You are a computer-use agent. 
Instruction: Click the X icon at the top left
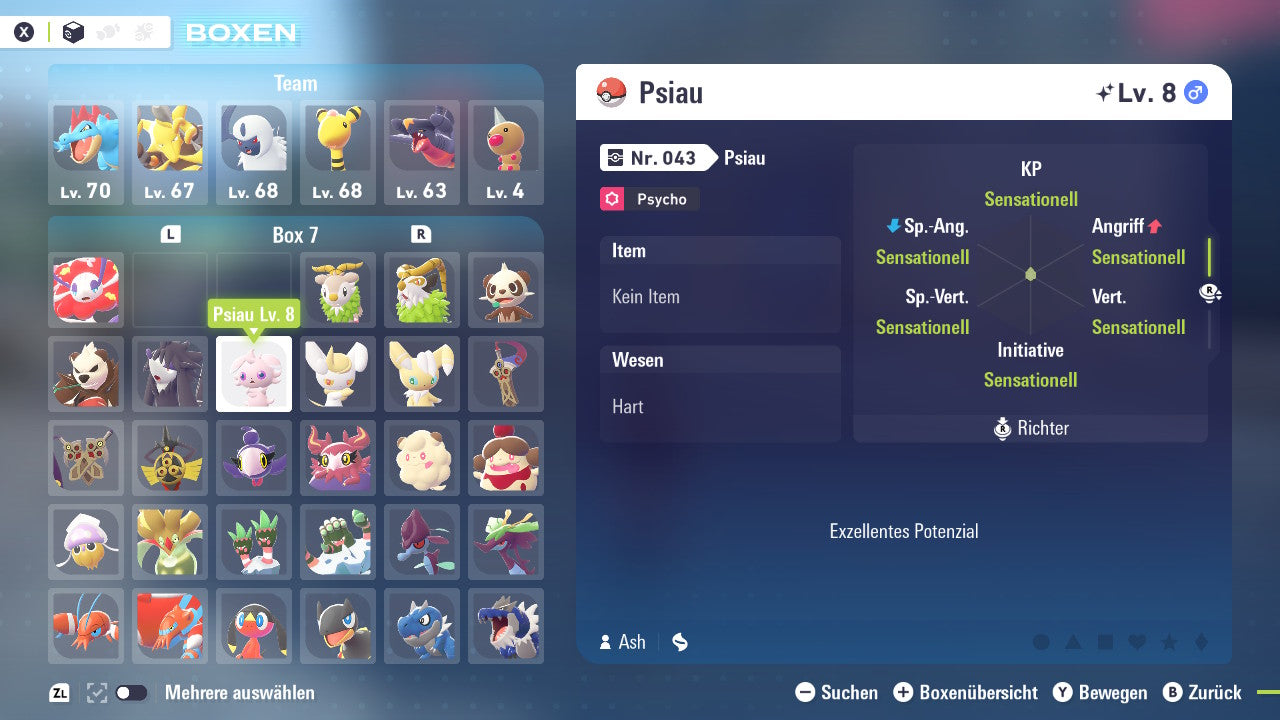tap(24, 31)
